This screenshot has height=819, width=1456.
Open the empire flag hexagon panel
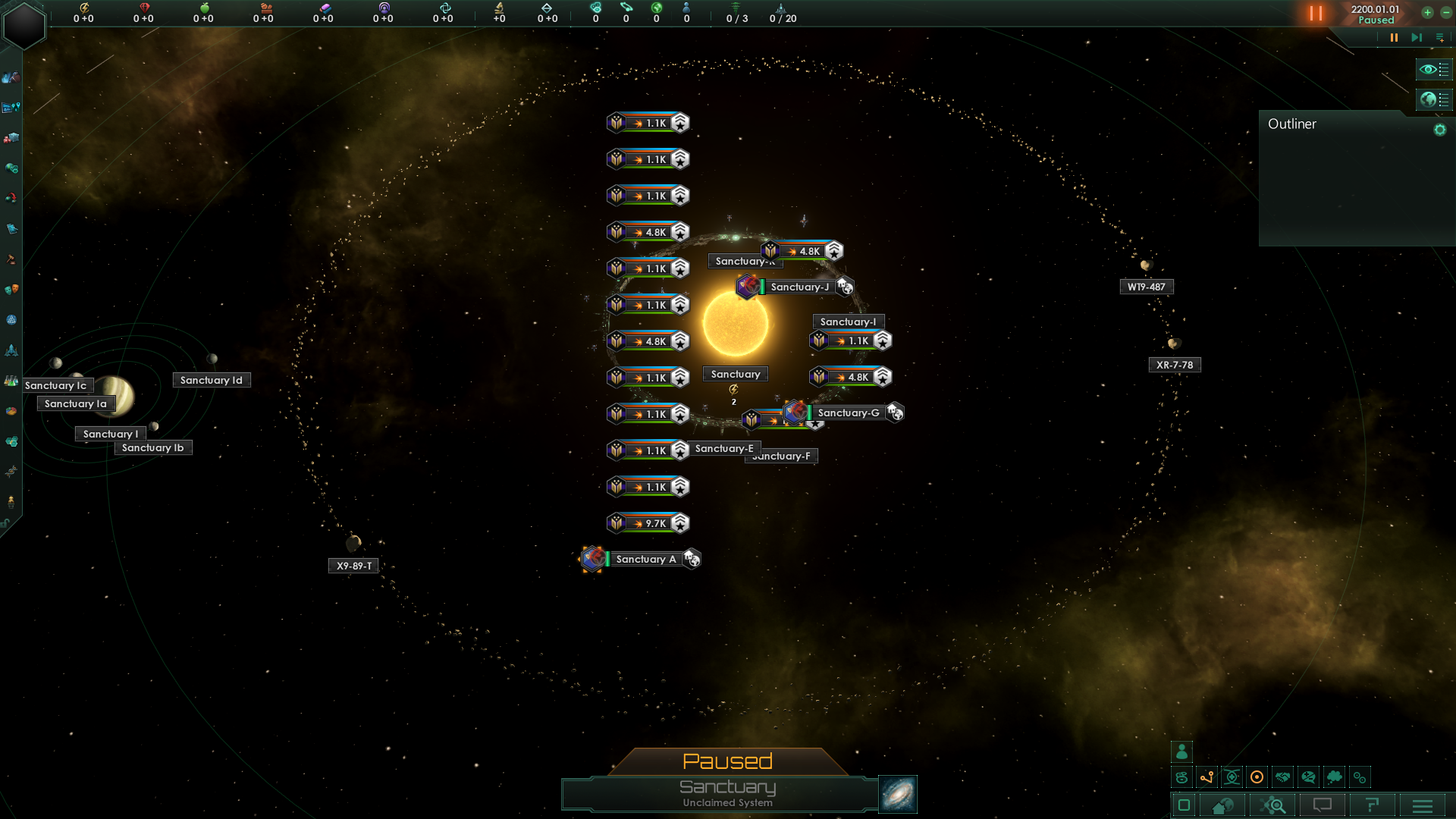tap(24, 25)
